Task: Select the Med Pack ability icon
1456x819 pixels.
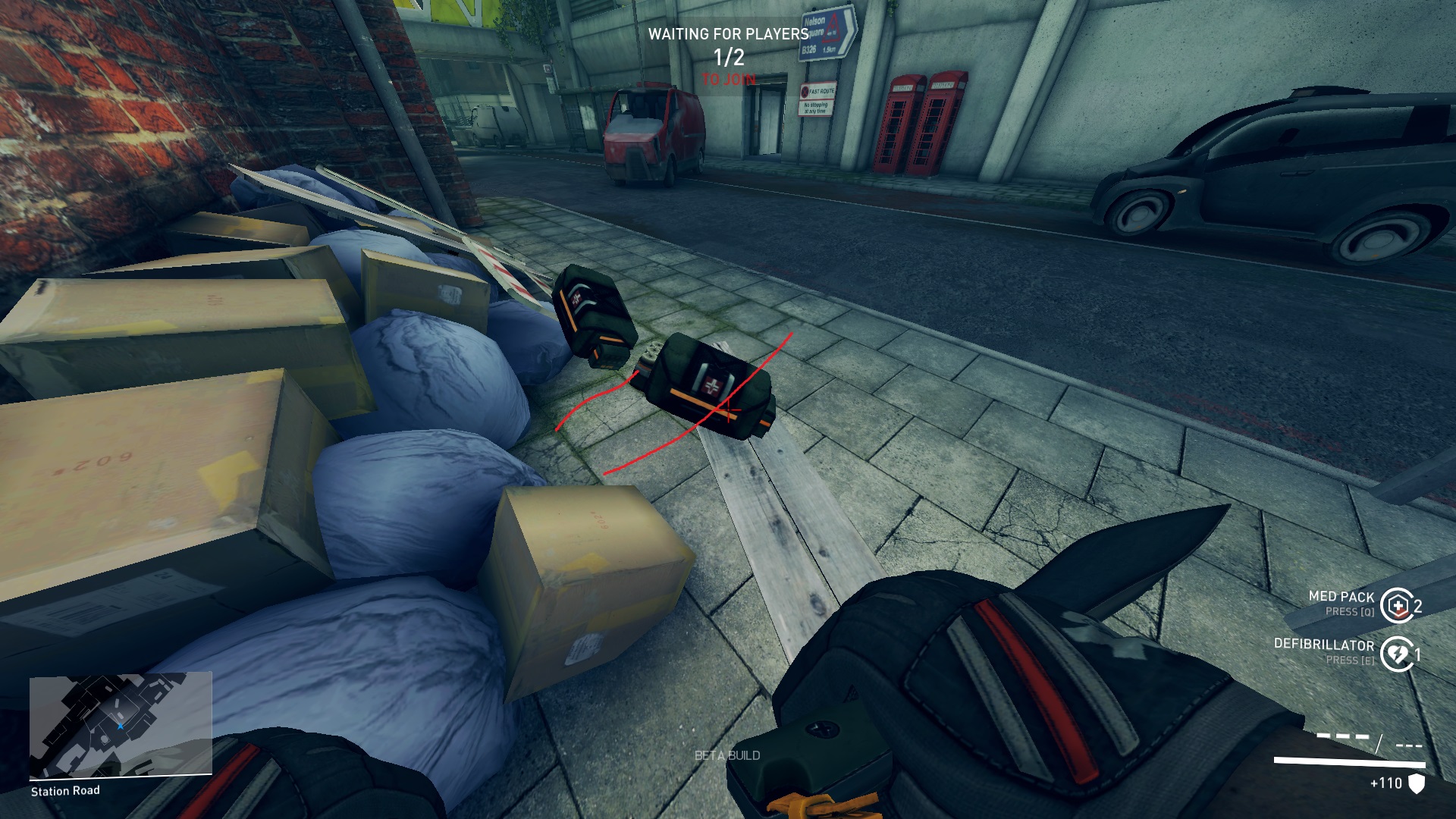Action: 1396,605
